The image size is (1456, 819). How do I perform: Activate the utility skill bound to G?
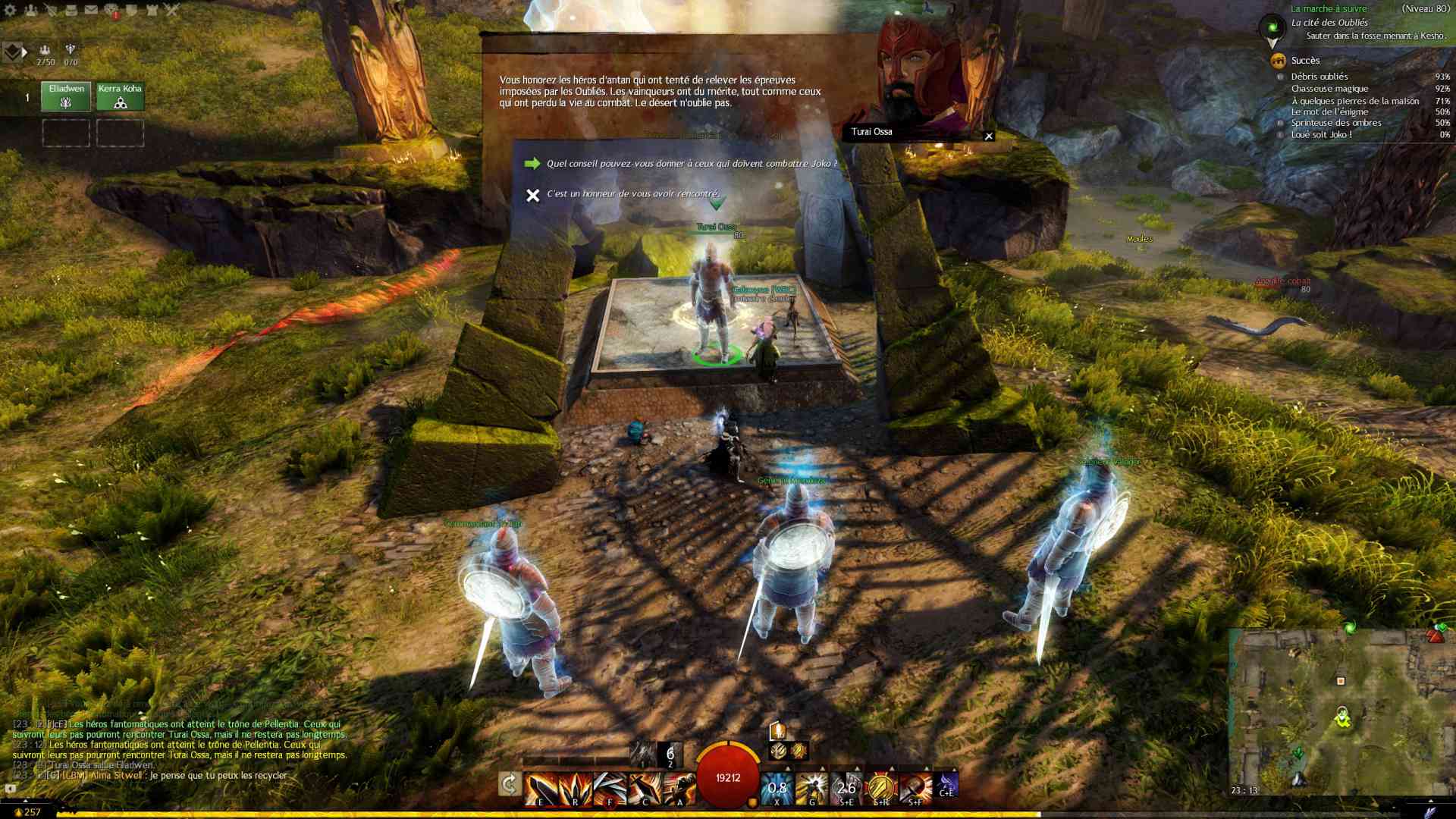coord(811,789)
